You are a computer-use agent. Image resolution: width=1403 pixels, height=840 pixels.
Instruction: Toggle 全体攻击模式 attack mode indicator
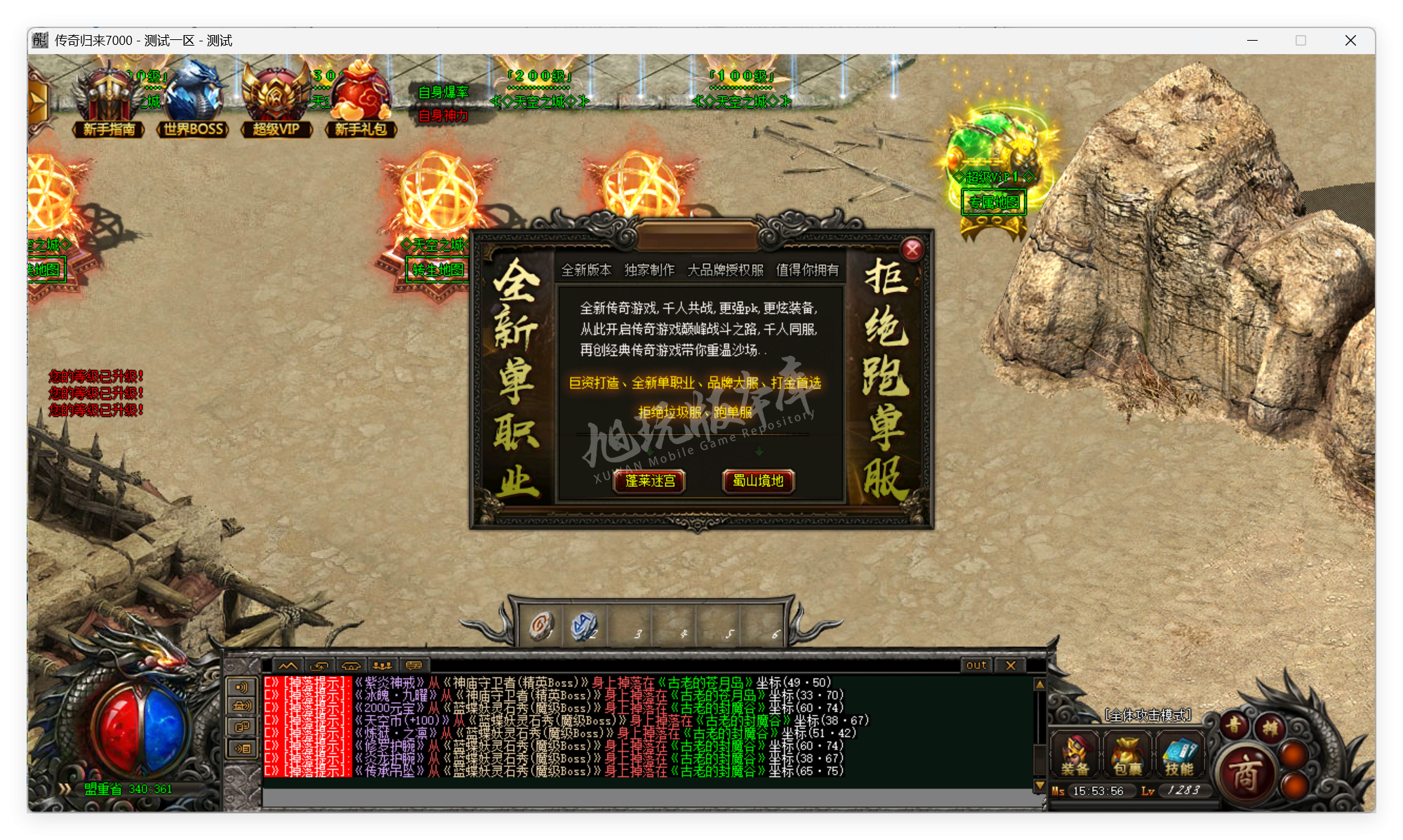pos(1150,717)
